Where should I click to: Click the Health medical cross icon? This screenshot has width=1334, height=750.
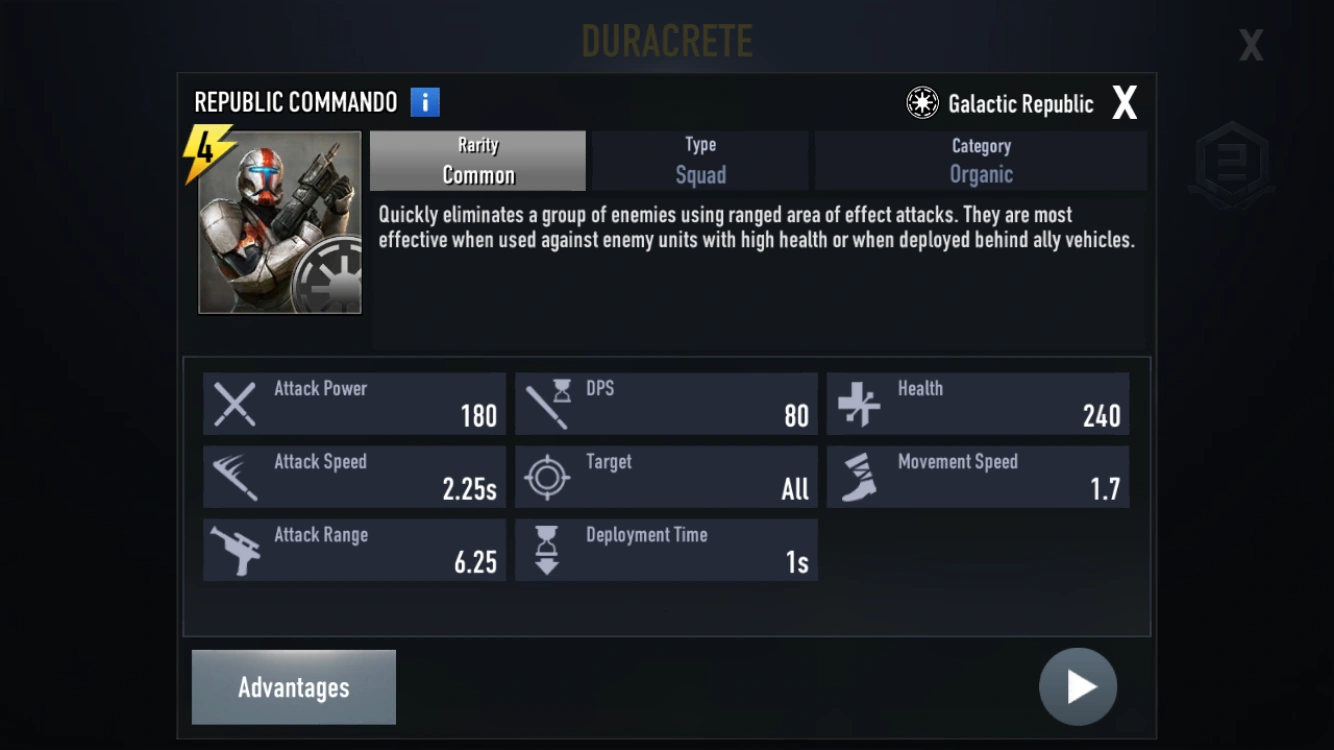[858, 403]
